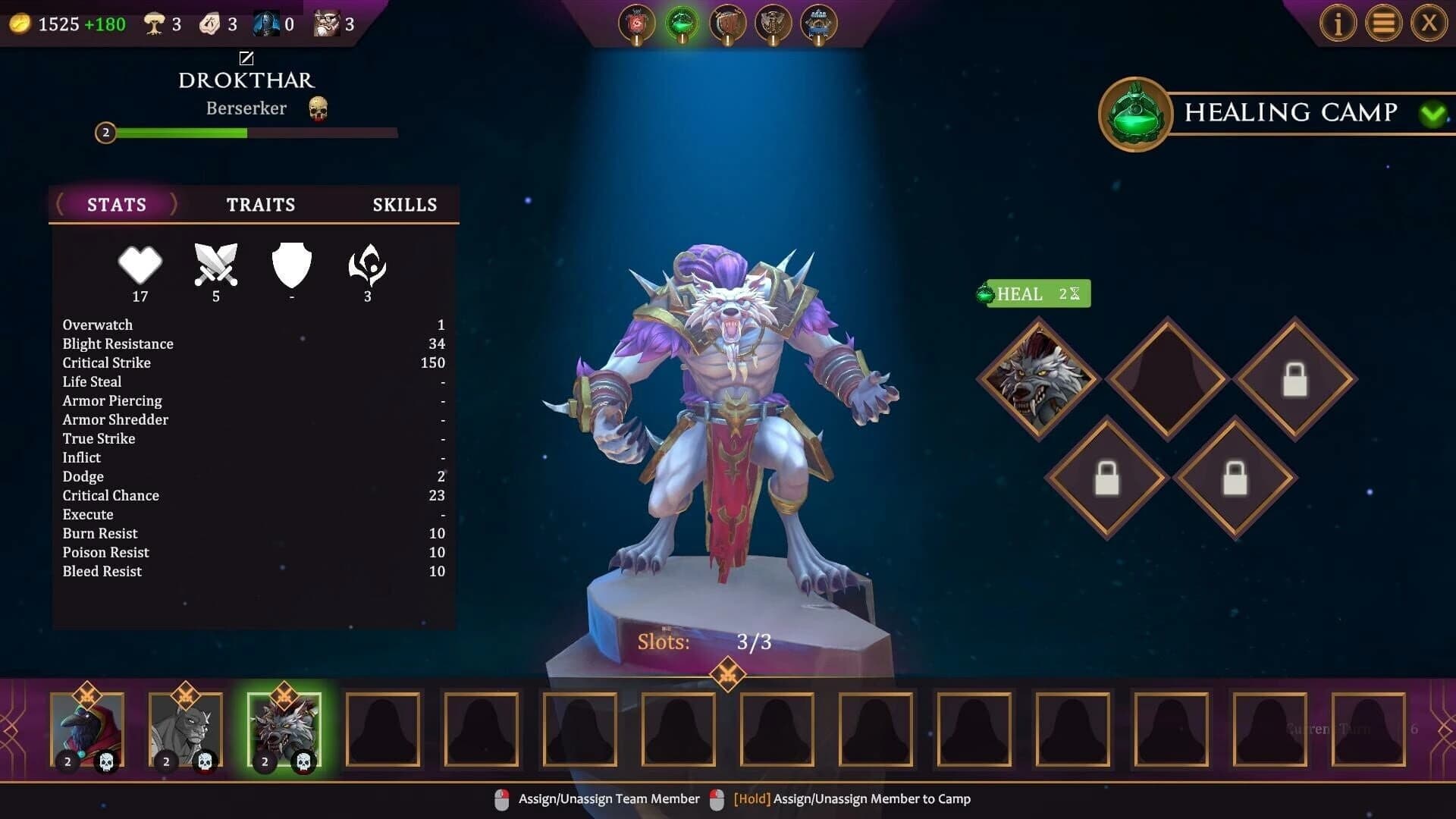Screen dimensions: 1456x819
Task: Open the SKILLS tab
Action: [x=404, y=204]
